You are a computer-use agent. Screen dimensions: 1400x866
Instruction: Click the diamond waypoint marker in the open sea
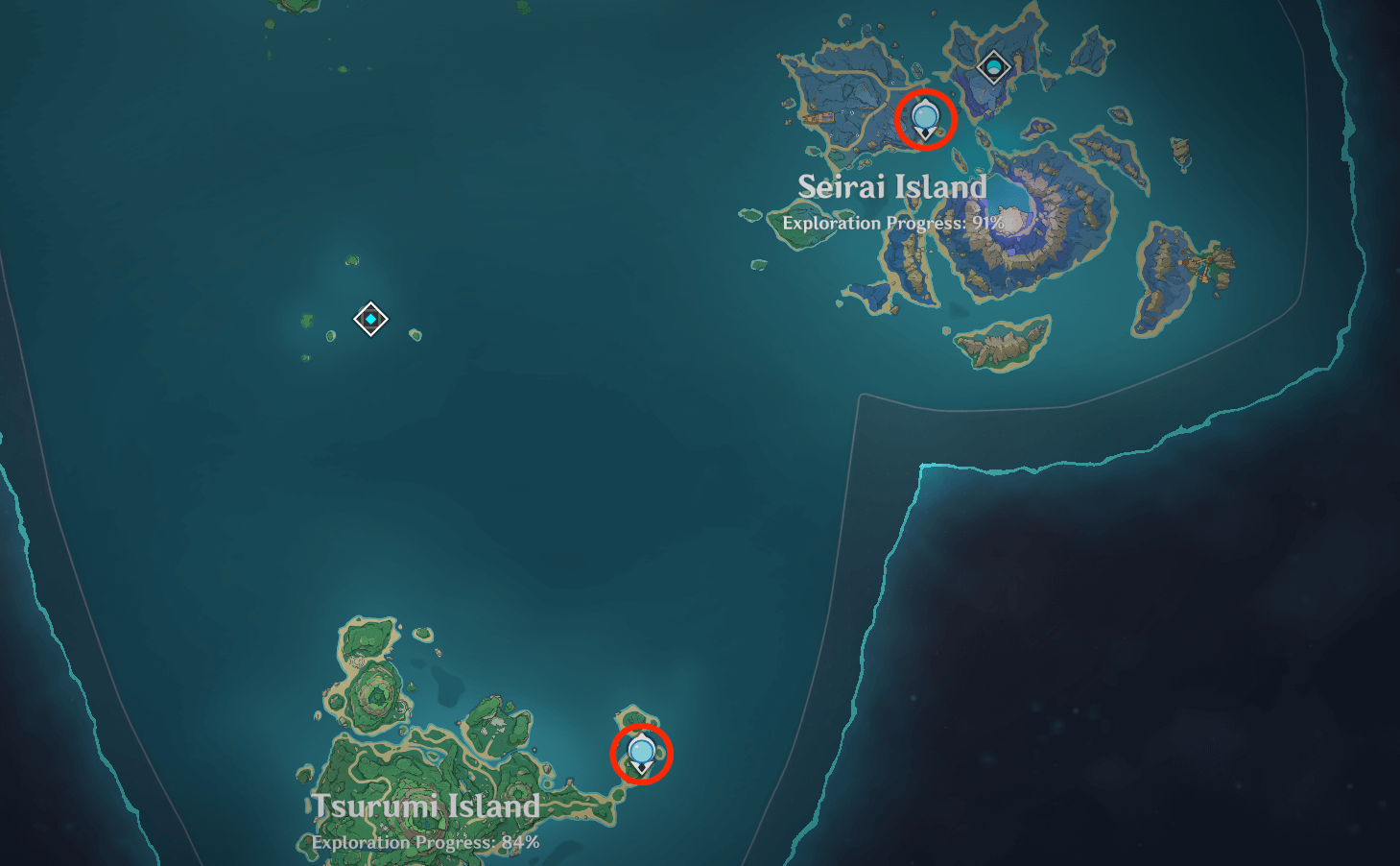(x=371, y=319)
